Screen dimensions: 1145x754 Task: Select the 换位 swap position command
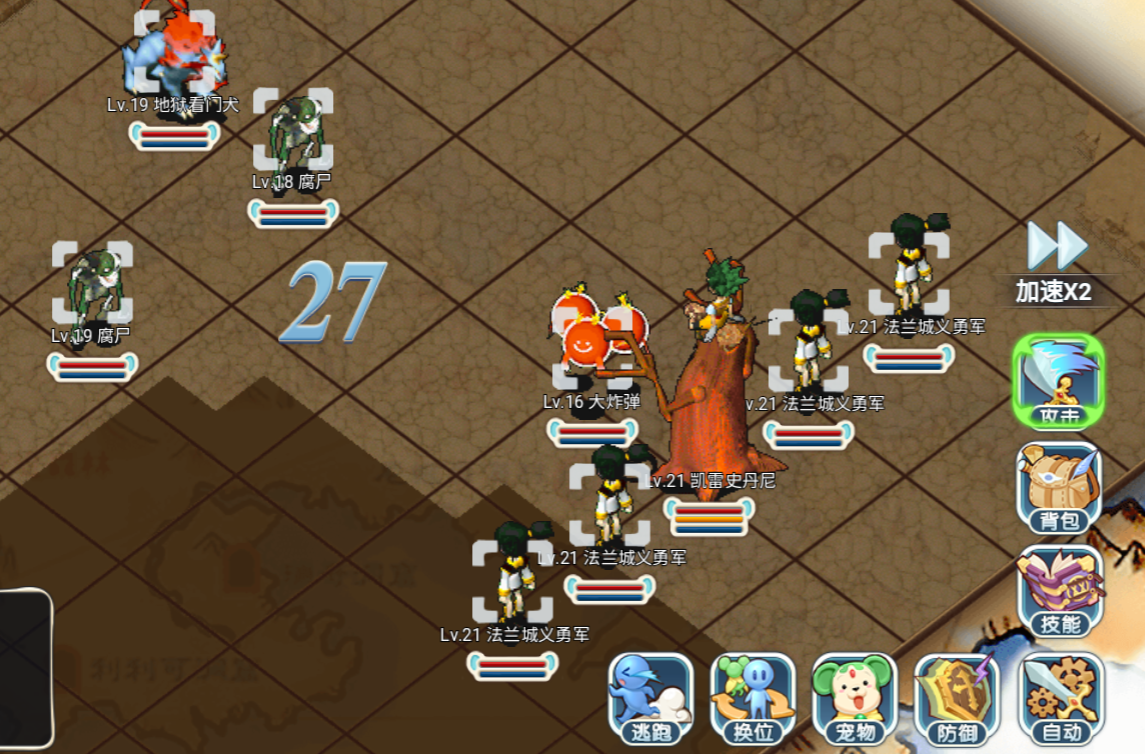click(753, 698)
